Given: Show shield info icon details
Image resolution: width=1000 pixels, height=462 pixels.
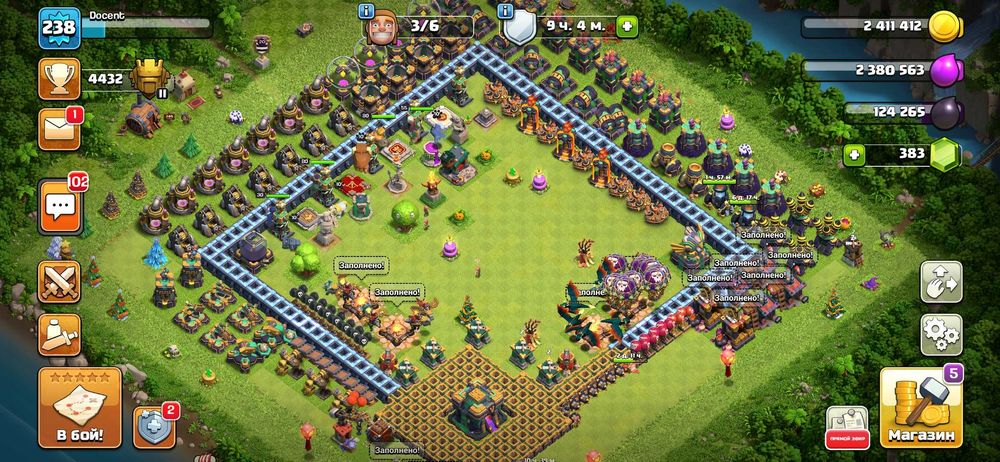Looking at the screenshot, I should 508,12.
